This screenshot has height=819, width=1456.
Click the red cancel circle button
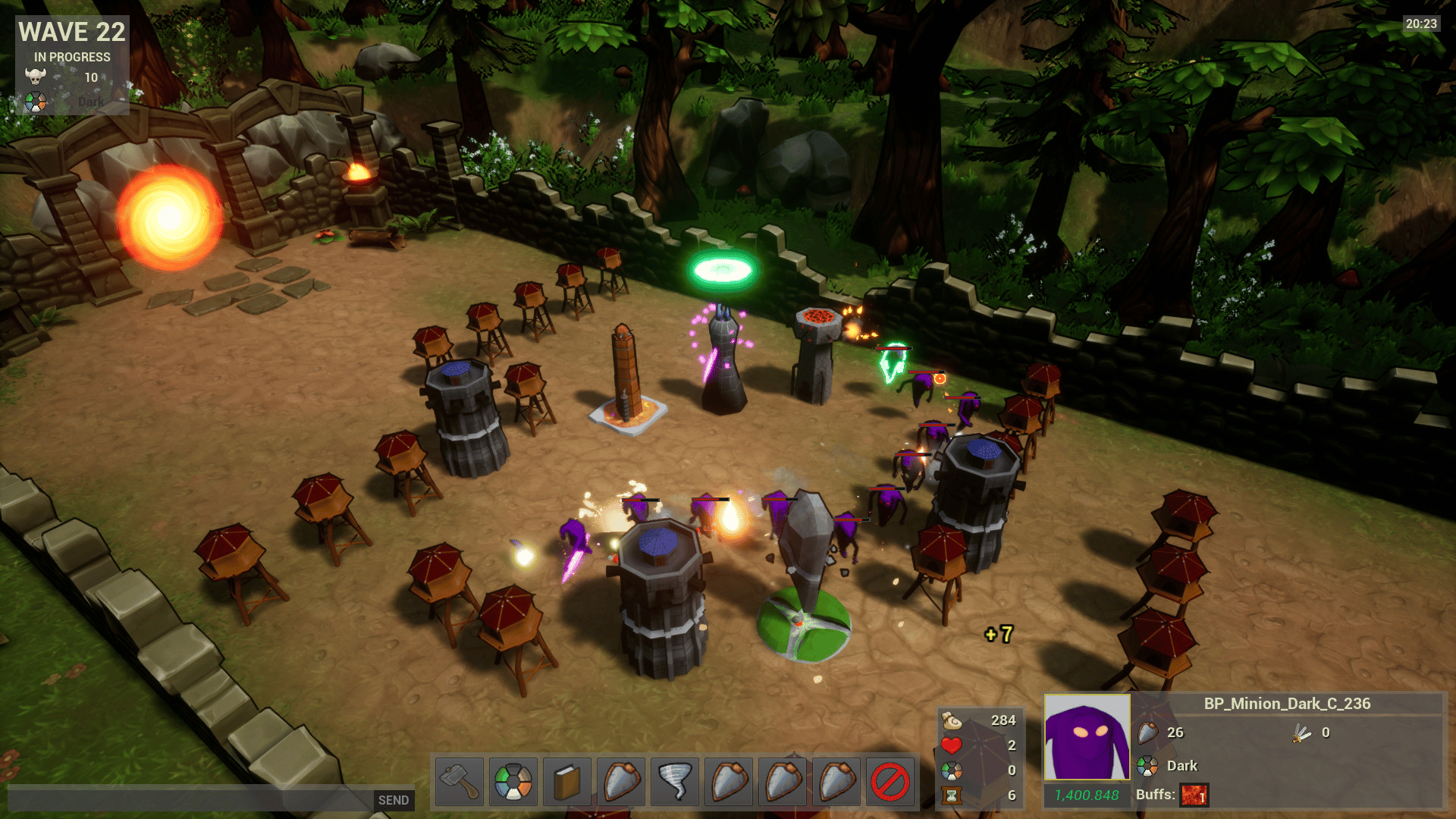pyautogui.click(x=890, y=781)
